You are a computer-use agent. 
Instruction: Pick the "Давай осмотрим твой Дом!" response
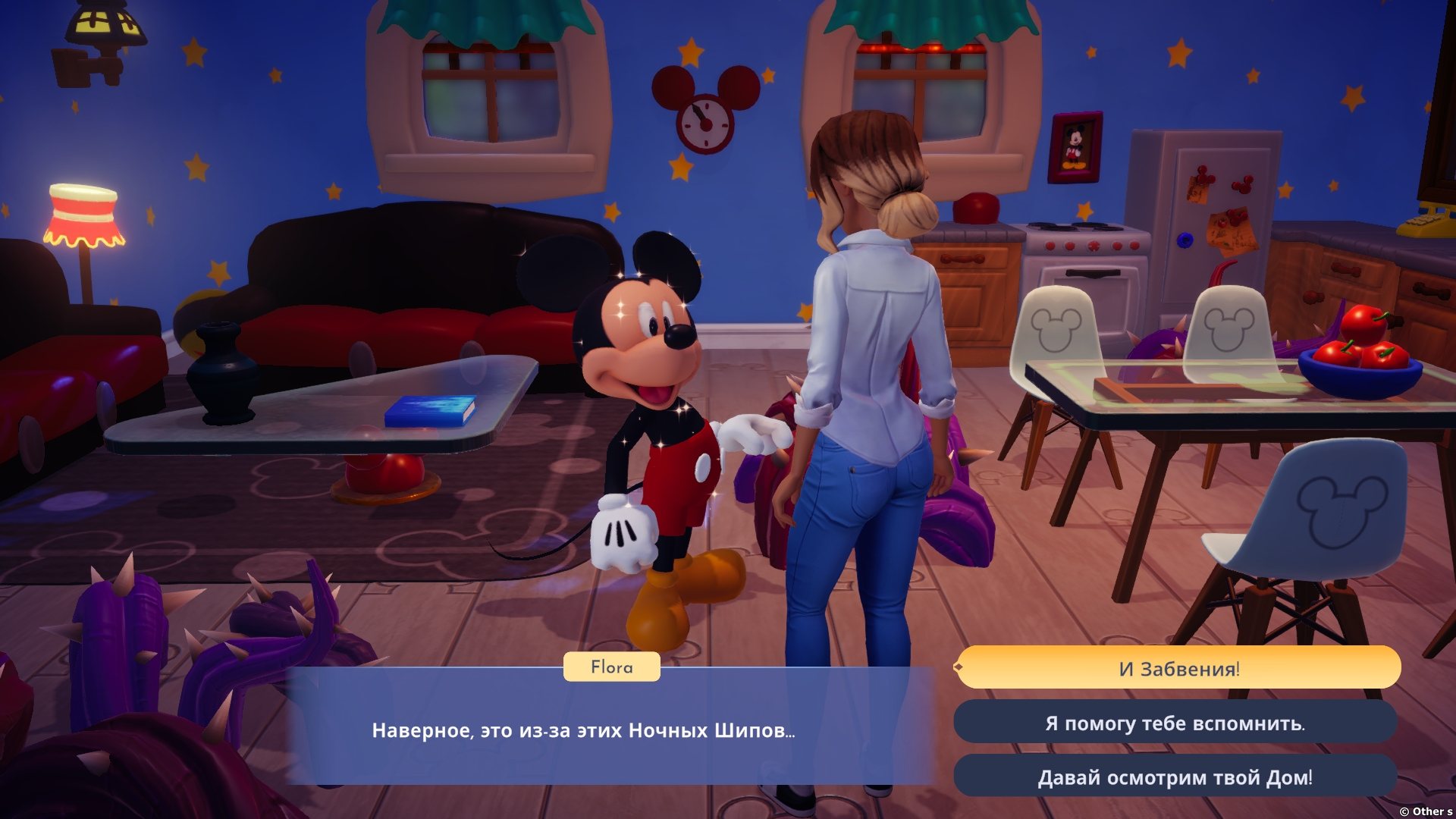click(x=1175, y=777)
